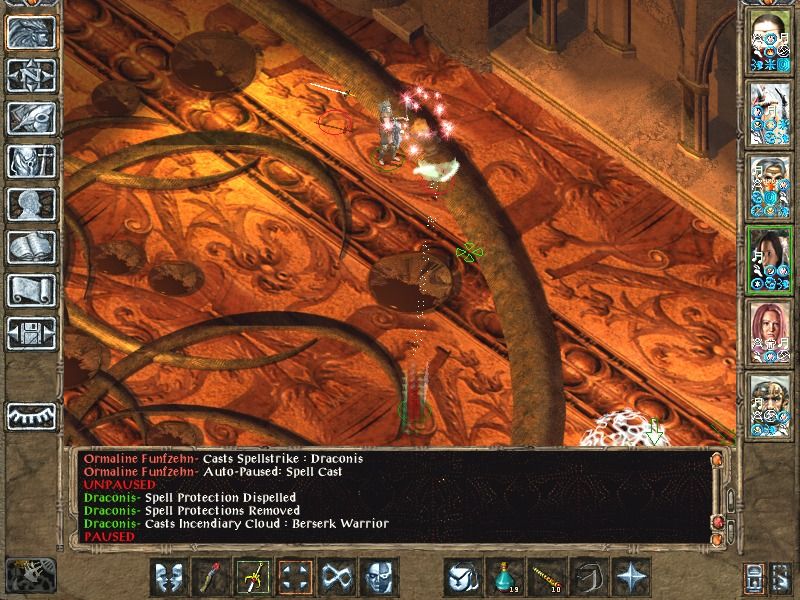Return to game via top sidebar button
Image resolution: width=800 pixels, height=600 pixels.
[x=30, y=33]
